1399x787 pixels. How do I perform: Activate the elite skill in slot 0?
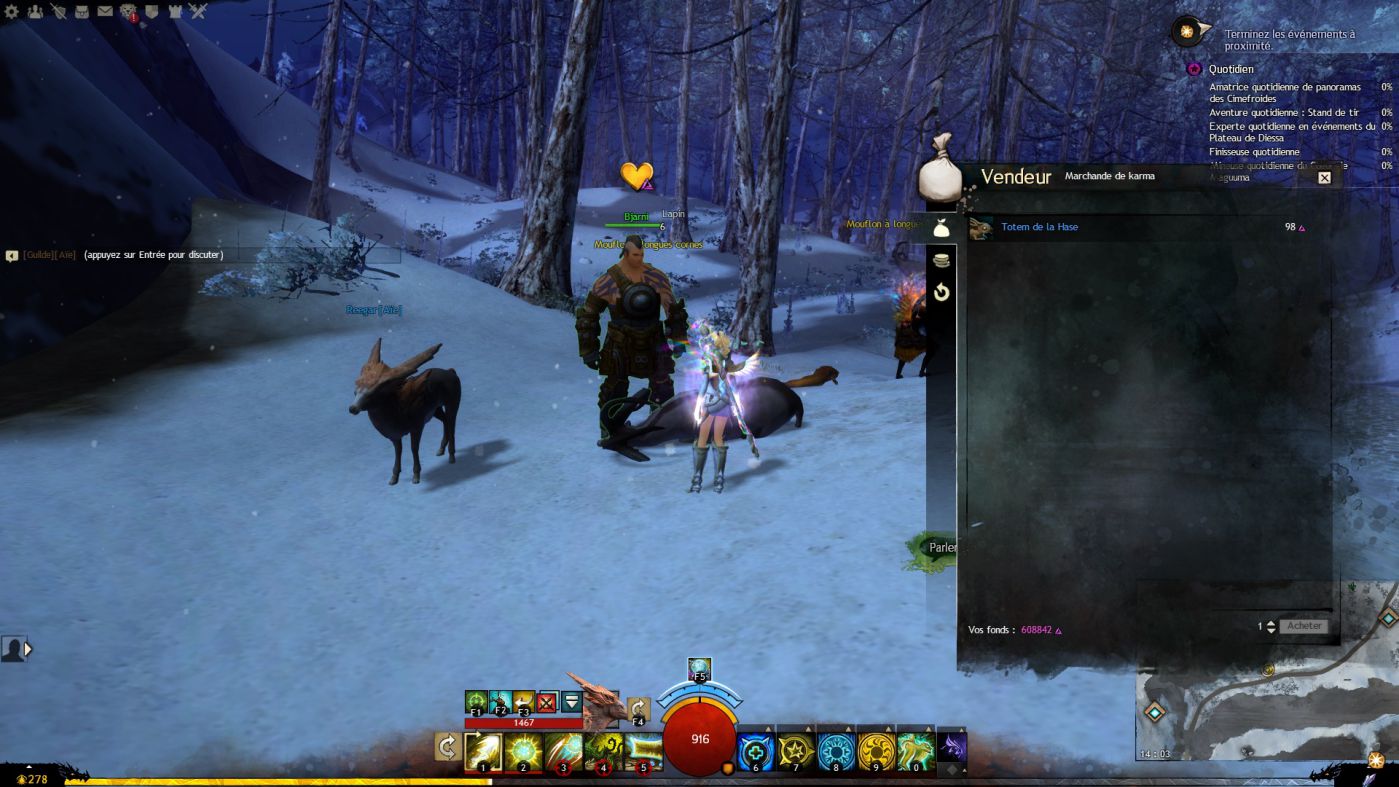(916, 751)
